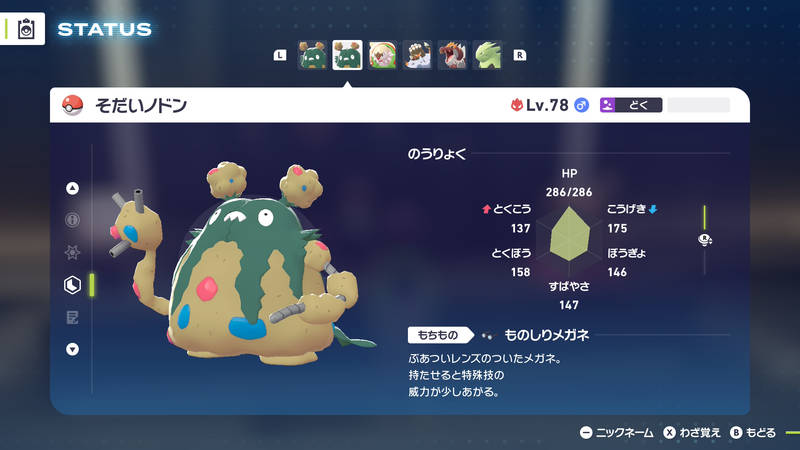Image resolution: width=800 pixels, height=450 pixels.
Task: Select the first Garbodor party icon
Action: pos(312,55)
